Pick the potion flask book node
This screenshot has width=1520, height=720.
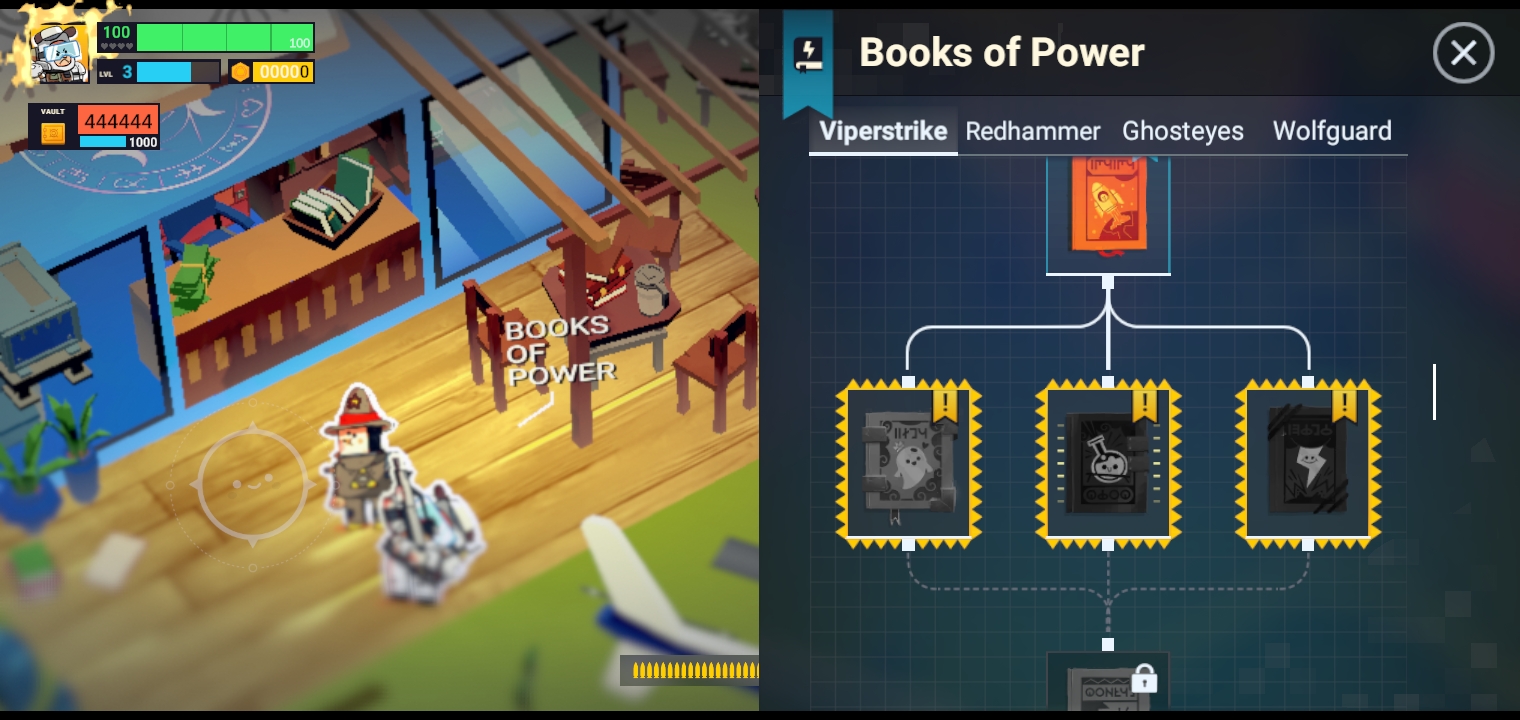1108,462
